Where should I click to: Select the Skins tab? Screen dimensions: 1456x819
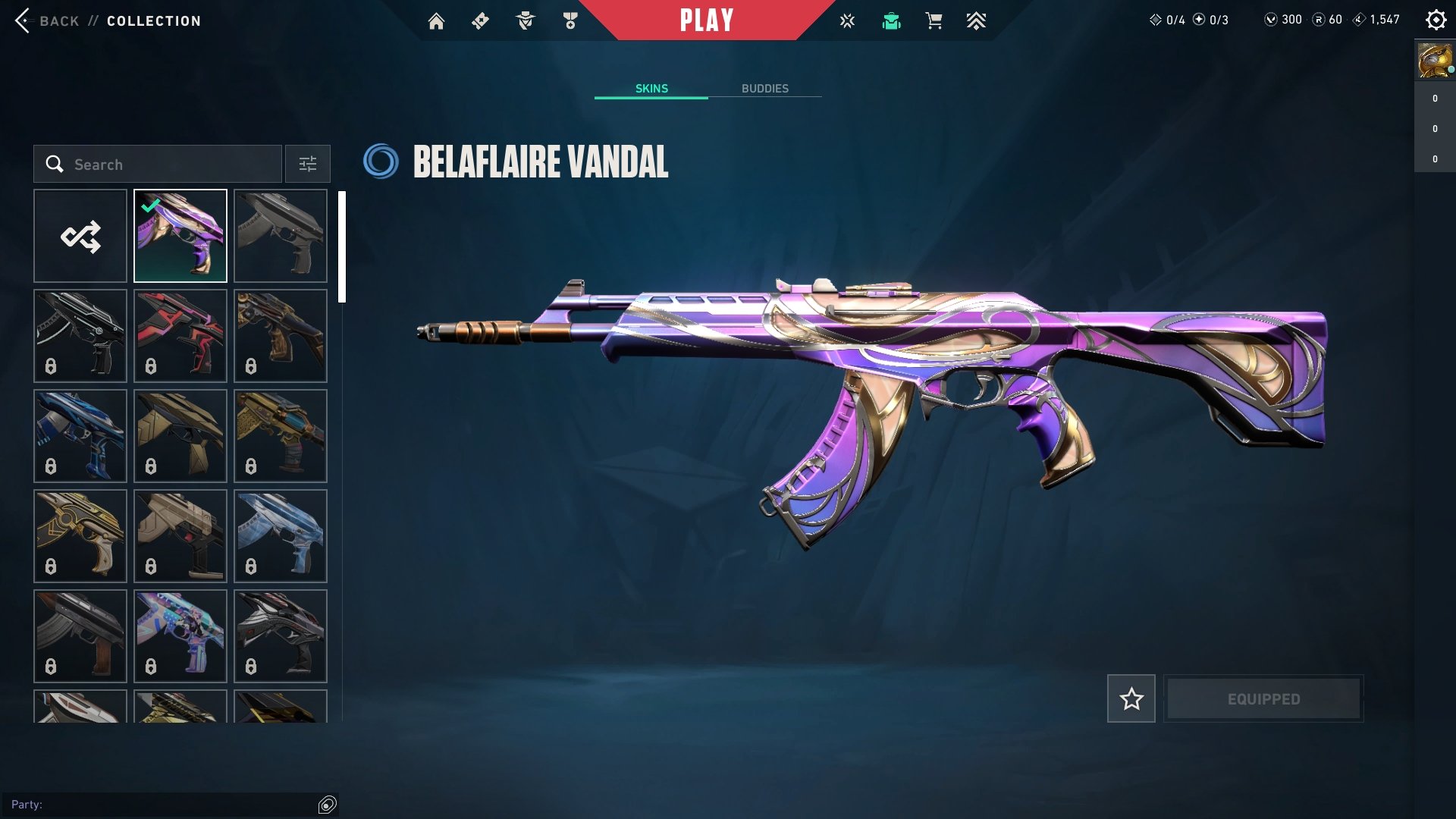click(x=651, y=89)
